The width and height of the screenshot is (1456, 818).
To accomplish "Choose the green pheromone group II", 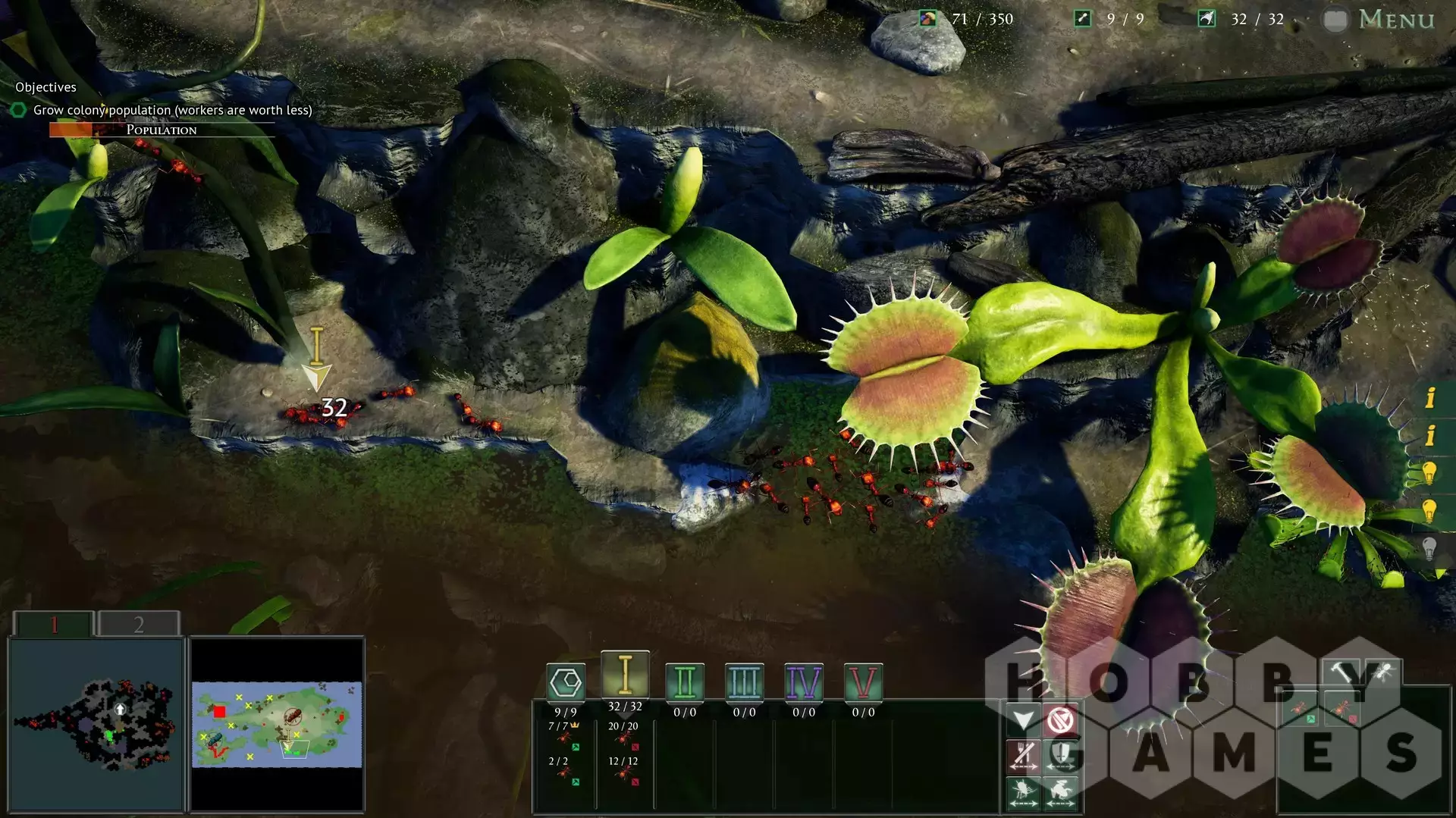I will [x=684, y=682].
